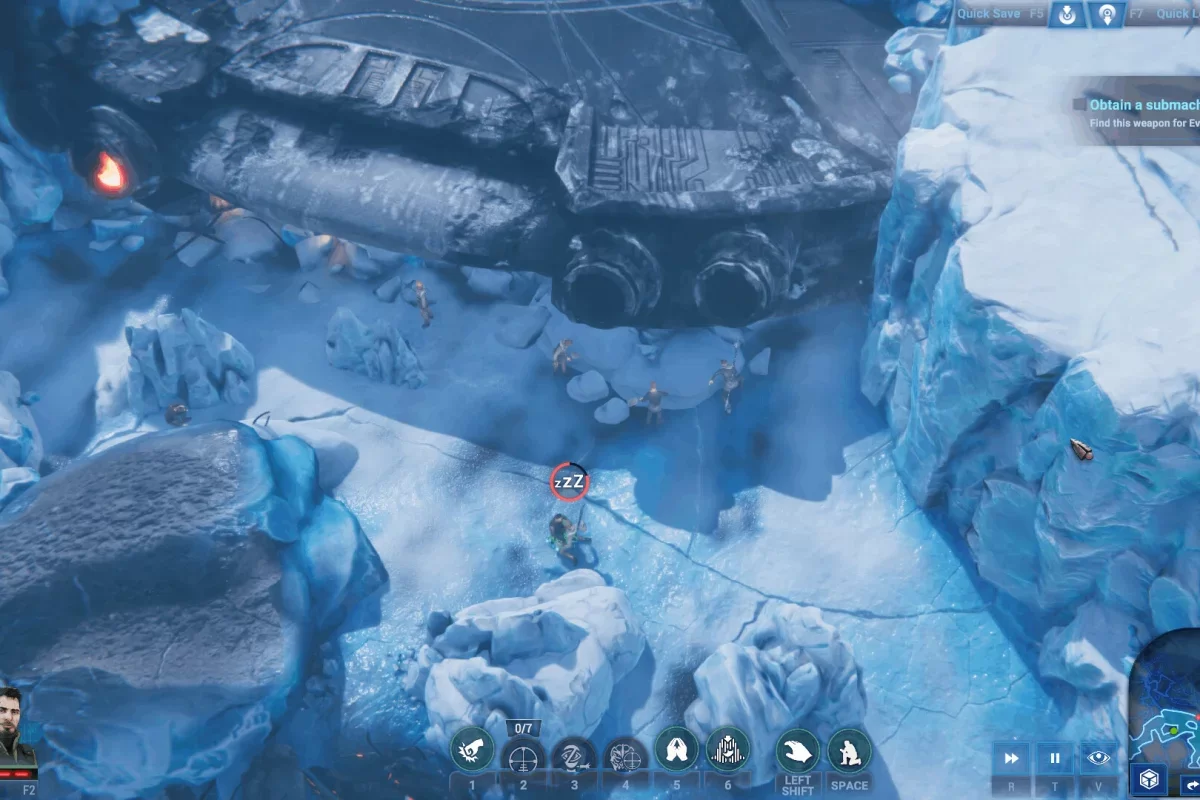
Task: Select the grabbing hand action
Action: [798, 751]
